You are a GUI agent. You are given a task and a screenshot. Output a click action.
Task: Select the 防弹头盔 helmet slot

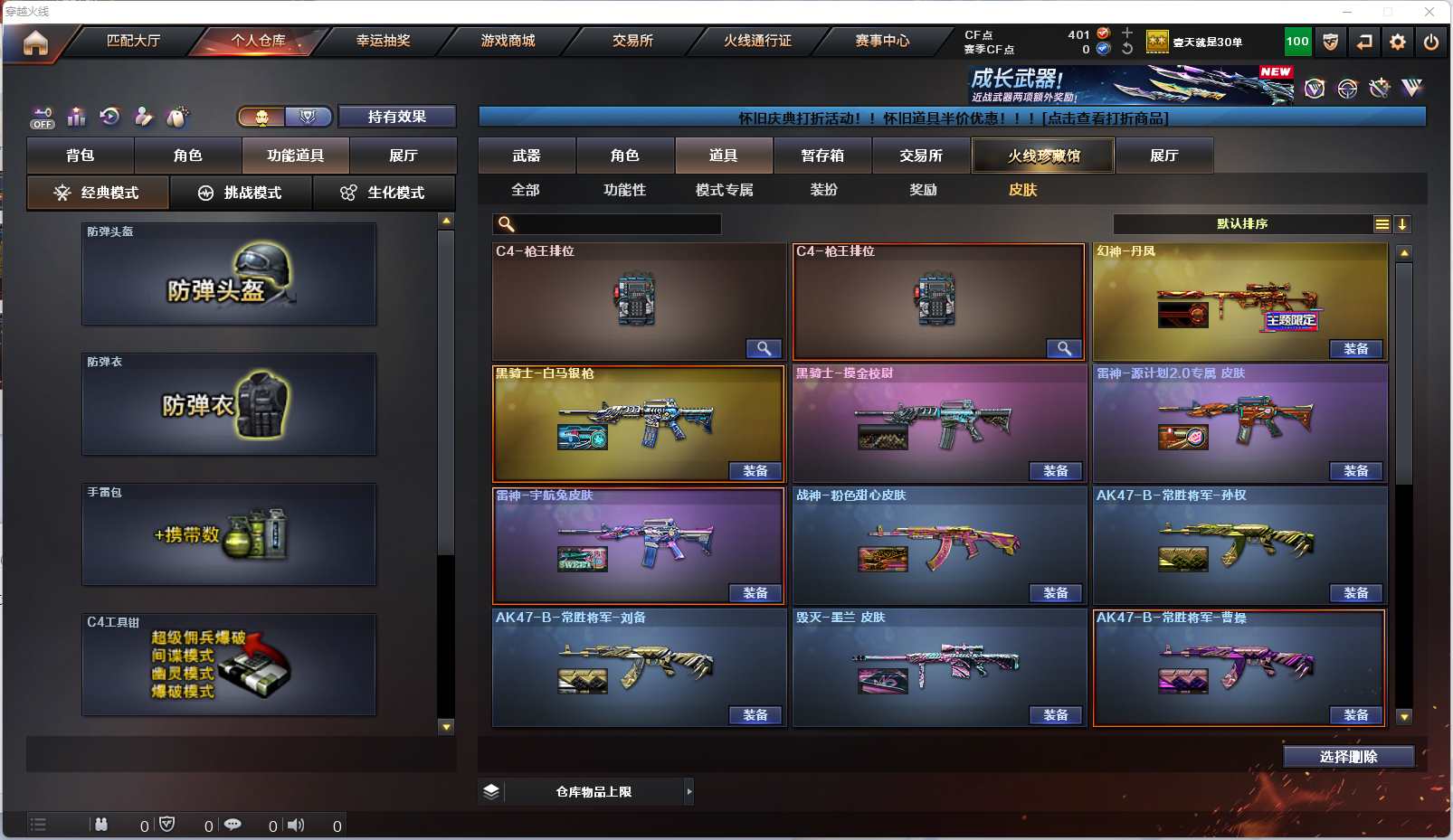tap(229, 274)
